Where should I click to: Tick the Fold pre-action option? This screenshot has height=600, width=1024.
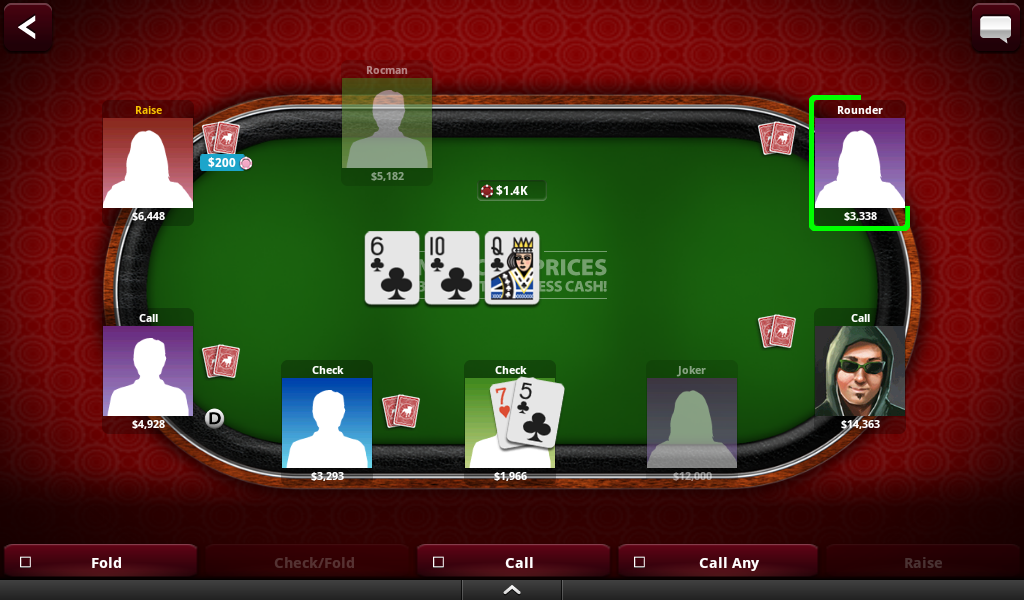26,562
